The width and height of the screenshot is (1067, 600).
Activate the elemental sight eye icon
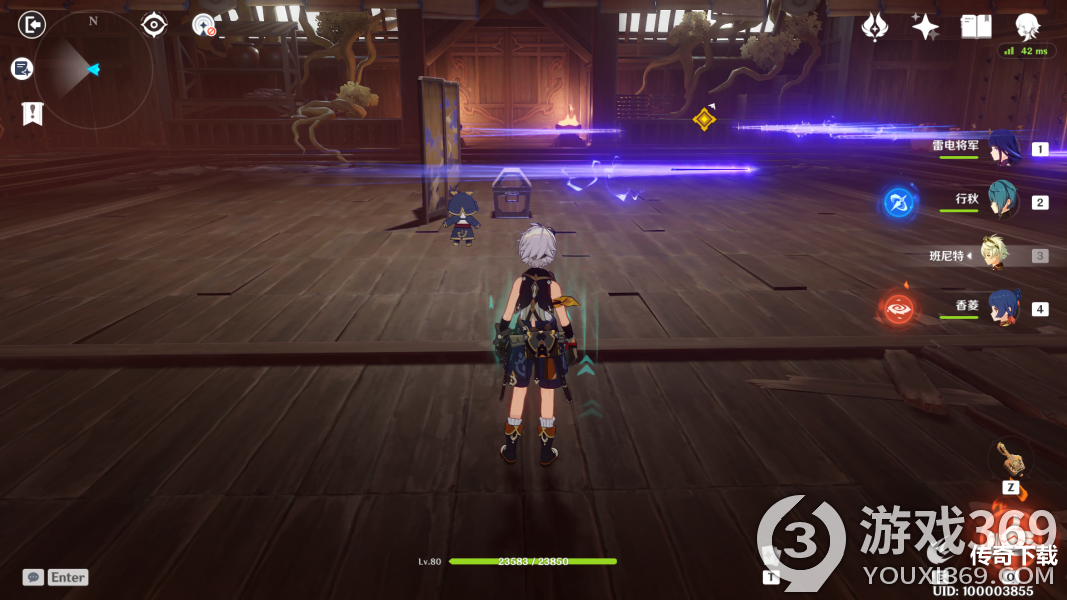point(154,25)
